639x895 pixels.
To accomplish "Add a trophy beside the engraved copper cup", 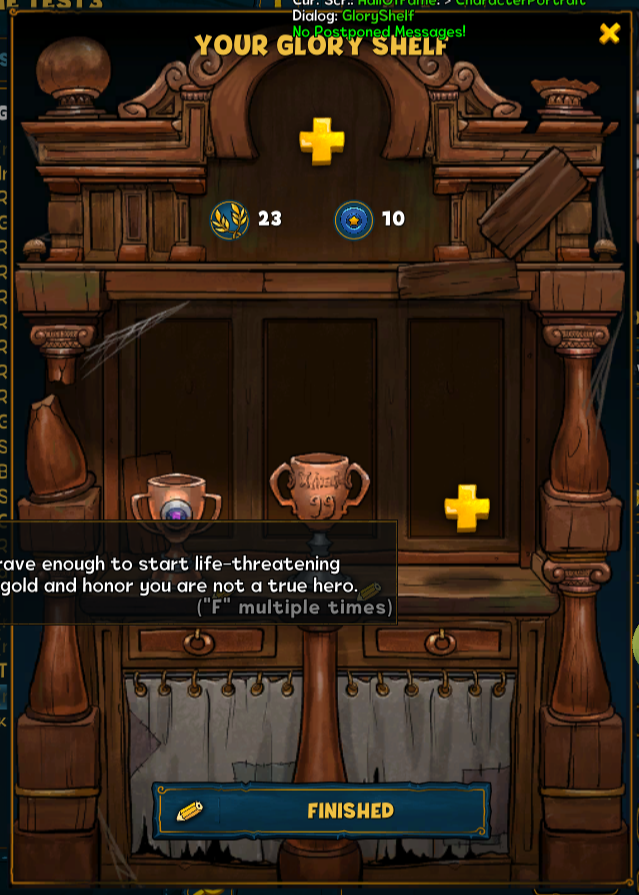I will tap(467, 508).
